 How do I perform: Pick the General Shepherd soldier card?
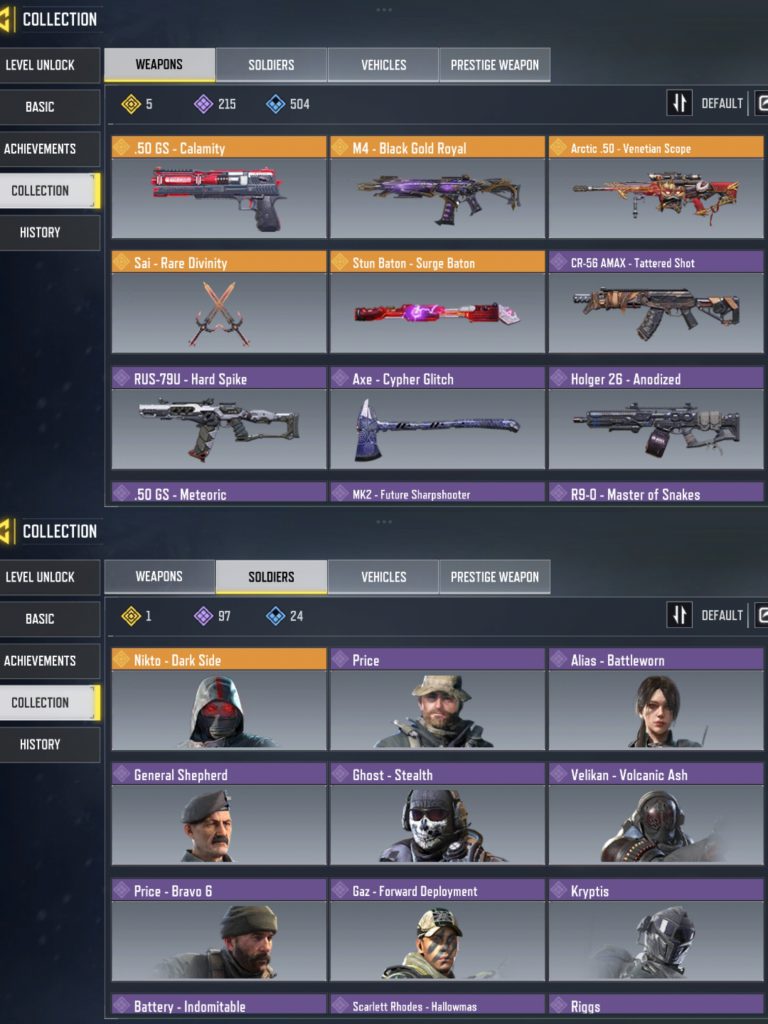[219, 814]
